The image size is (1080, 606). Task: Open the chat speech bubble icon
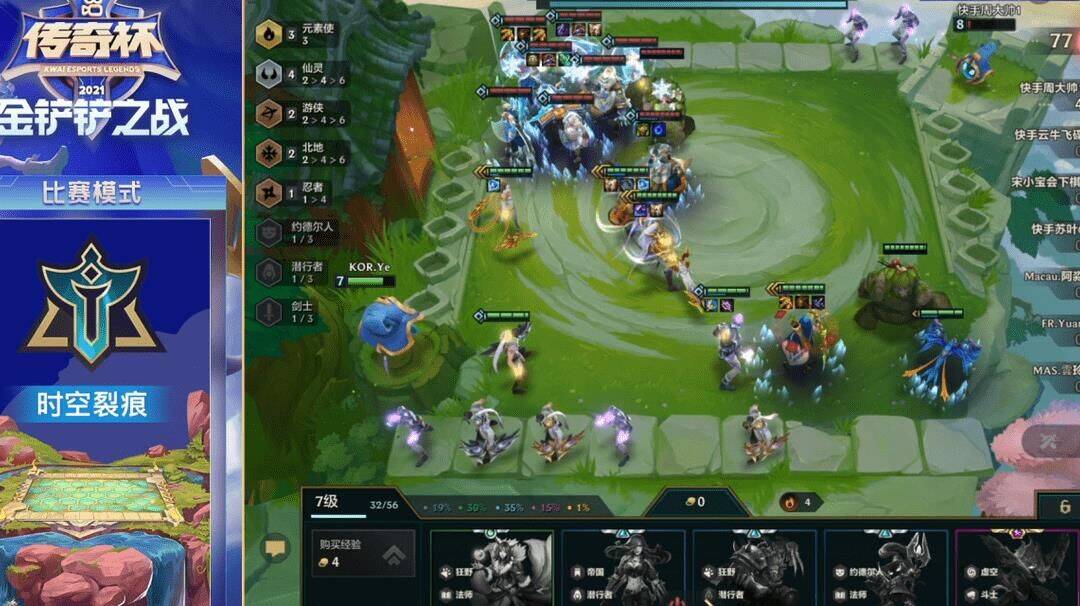tap(273, 548)
